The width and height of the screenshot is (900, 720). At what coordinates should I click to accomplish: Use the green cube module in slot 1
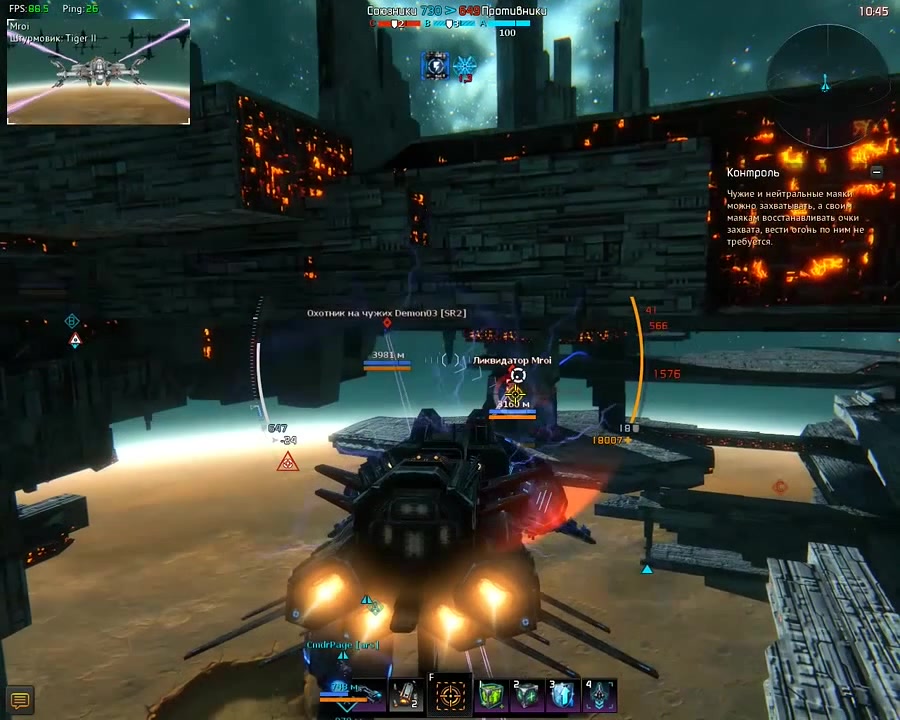tap(492, 695)
